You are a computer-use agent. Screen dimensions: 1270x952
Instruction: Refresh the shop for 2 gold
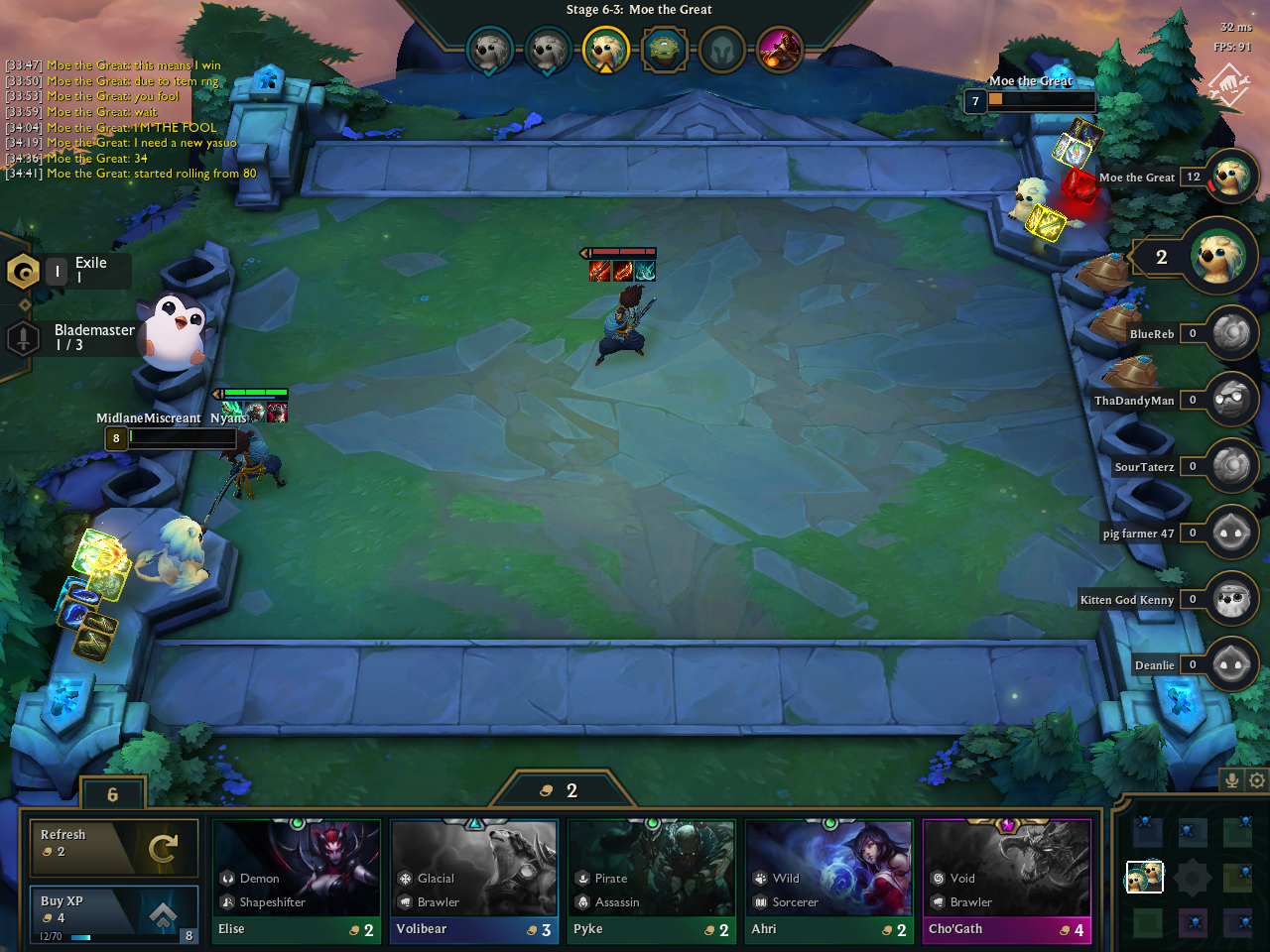(113, 847)
